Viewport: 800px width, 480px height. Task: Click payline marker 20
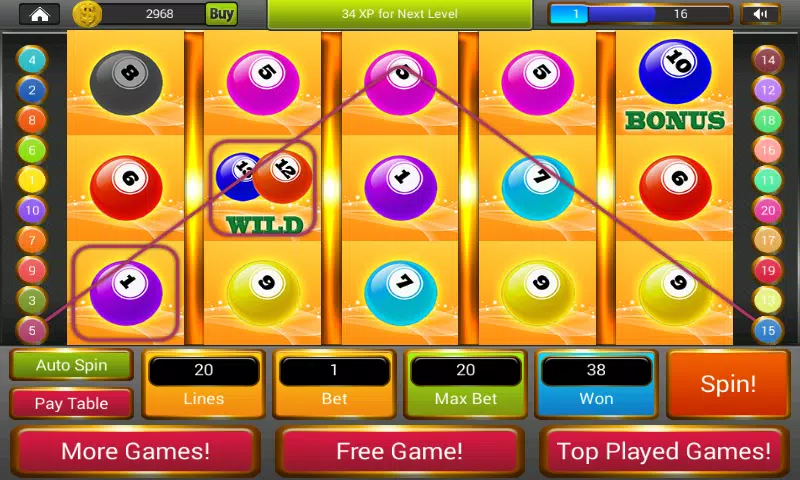tap(767, 210)
